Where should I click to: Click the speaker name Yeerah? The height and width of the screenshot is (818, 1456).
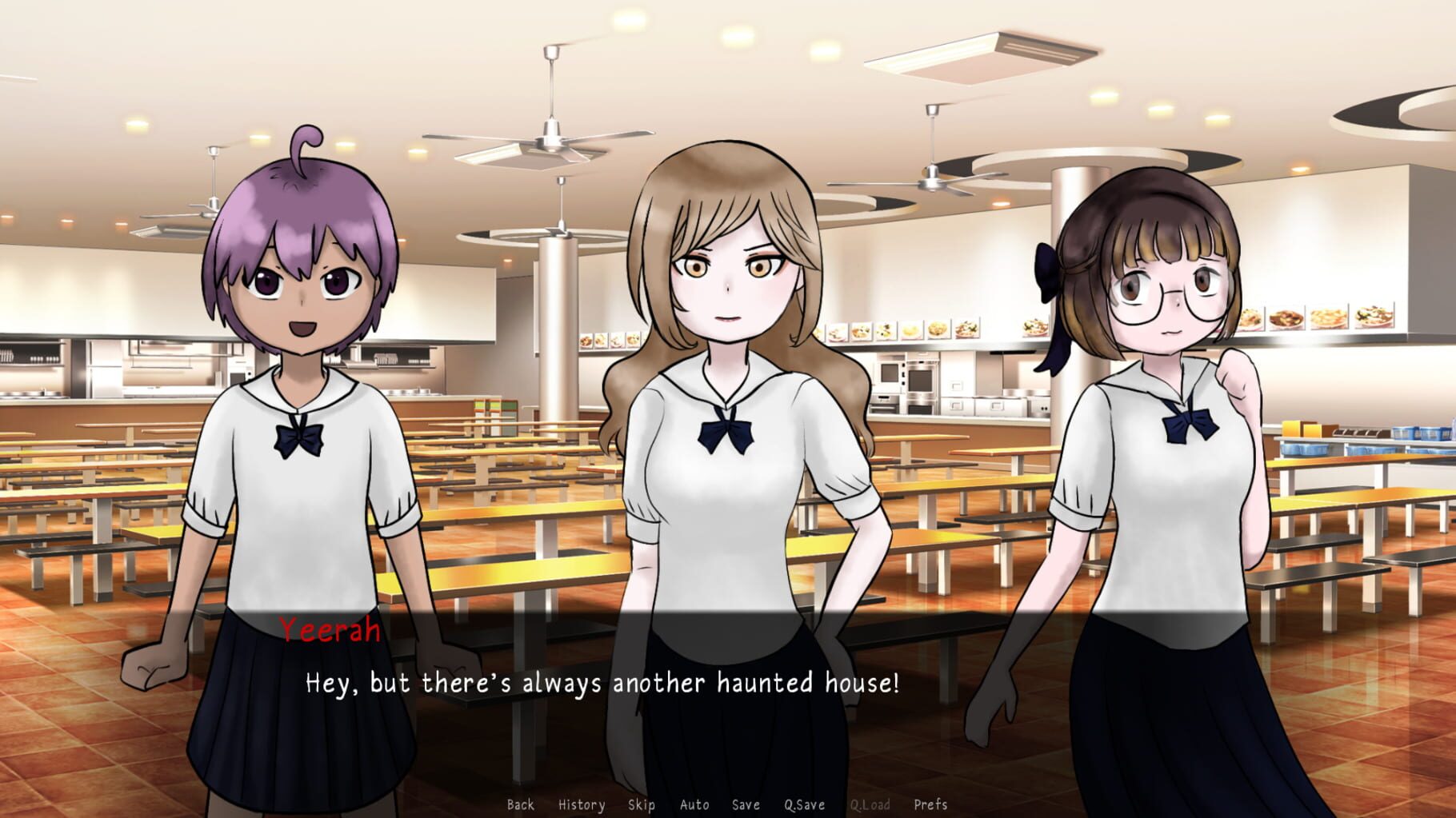click(x=329, y=632)
